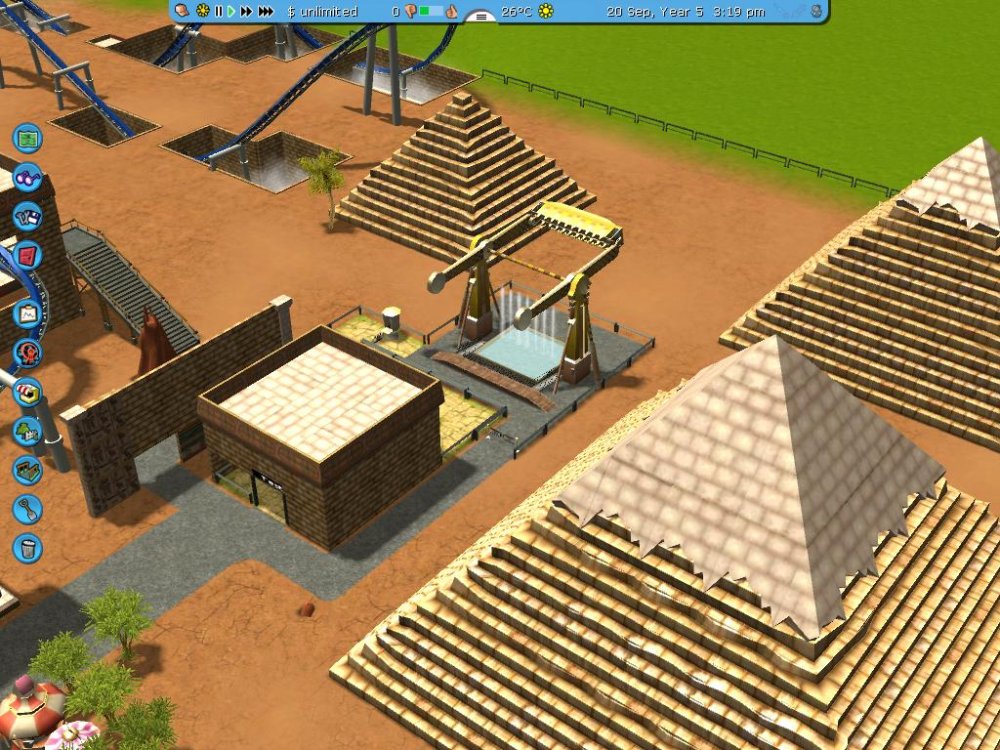This screenshot has height=750, width=1000.
Task: Set game speed to normal play
Action: pos(231,12)
